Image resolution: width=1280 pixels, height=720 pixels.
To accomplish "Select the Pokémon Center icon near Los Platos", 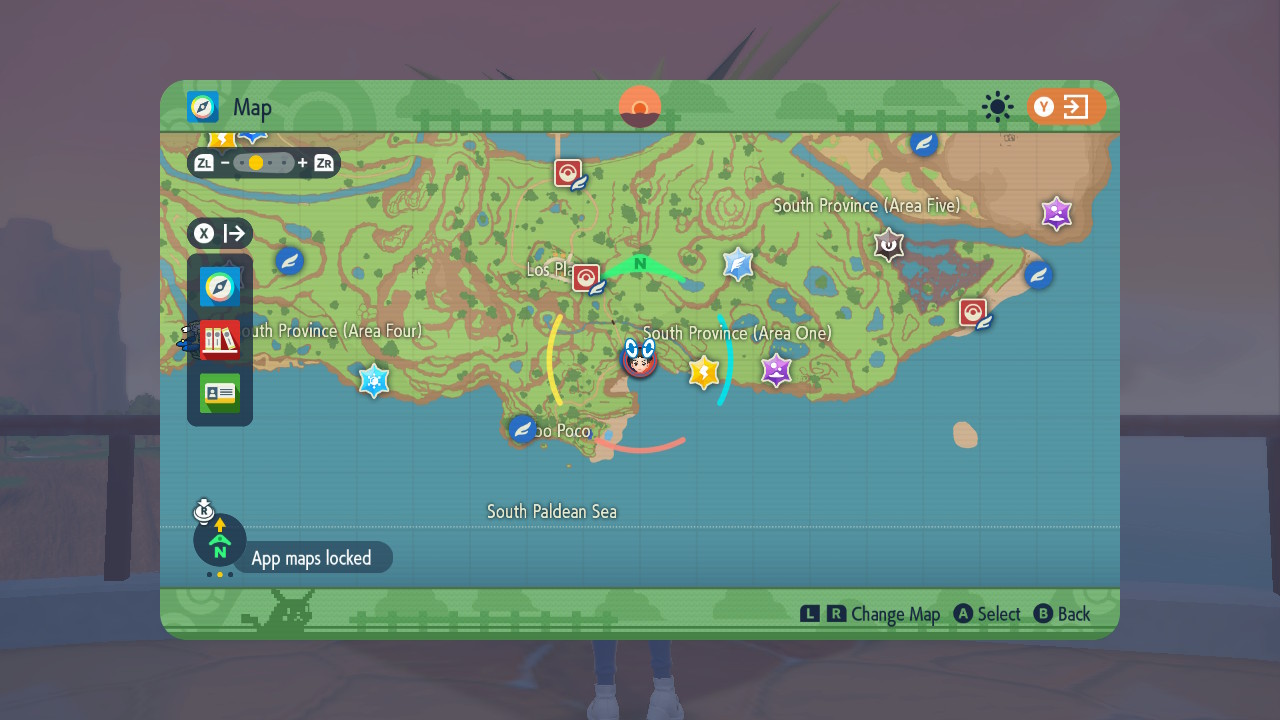I will 585,278.
